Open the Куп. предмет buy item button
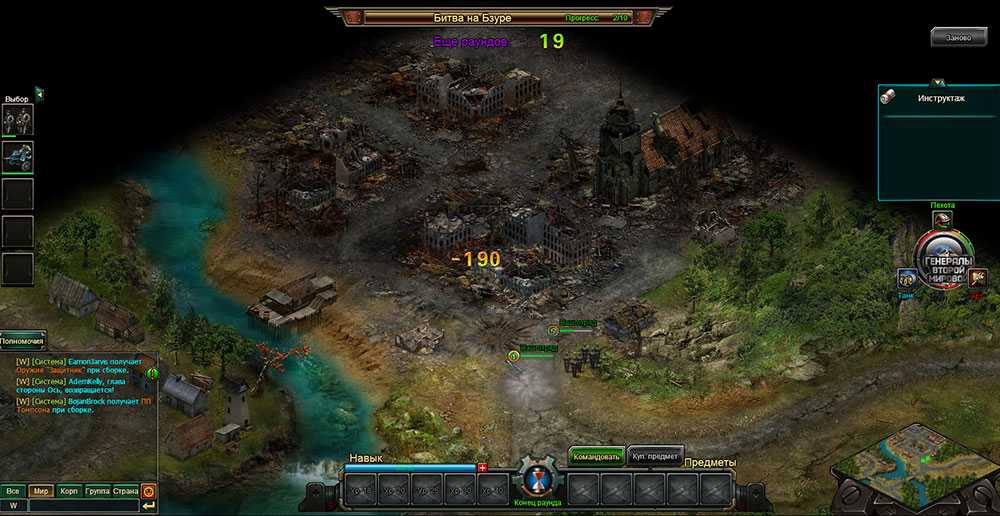Image resolution: width=1000 pixels, height=516 pixels. [x=656, y=456]
